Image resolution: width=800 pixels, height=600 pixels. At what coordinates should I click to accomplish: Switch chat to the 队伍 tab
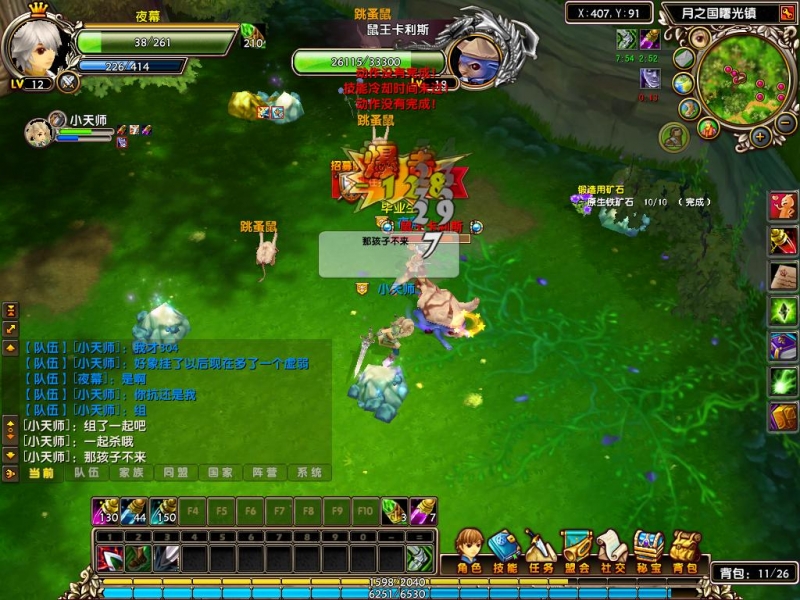87,473
